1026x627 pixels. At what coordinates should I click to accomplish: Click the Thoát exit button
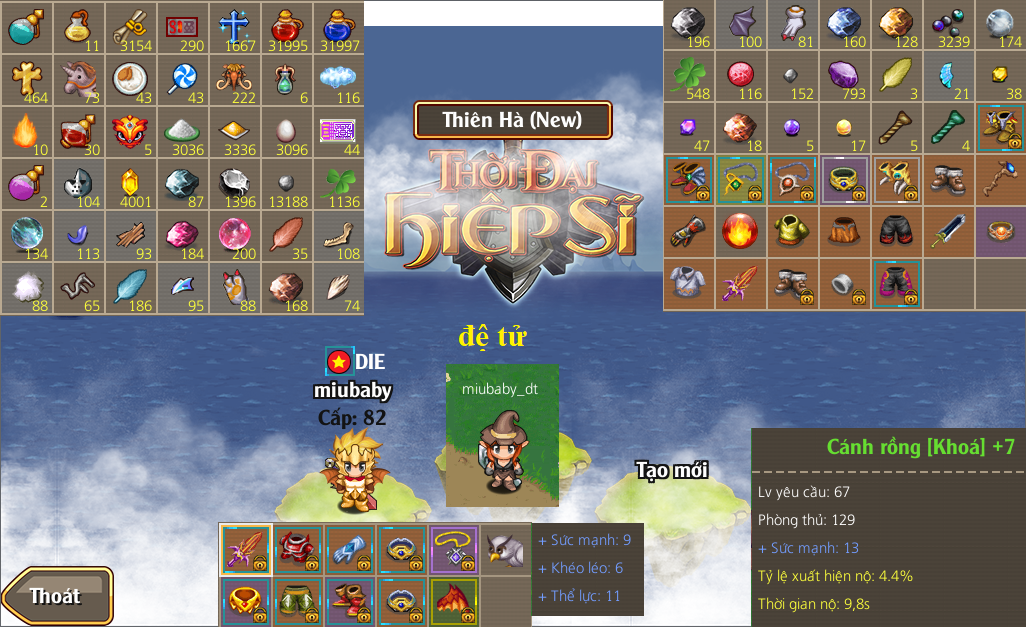[56, 596]
